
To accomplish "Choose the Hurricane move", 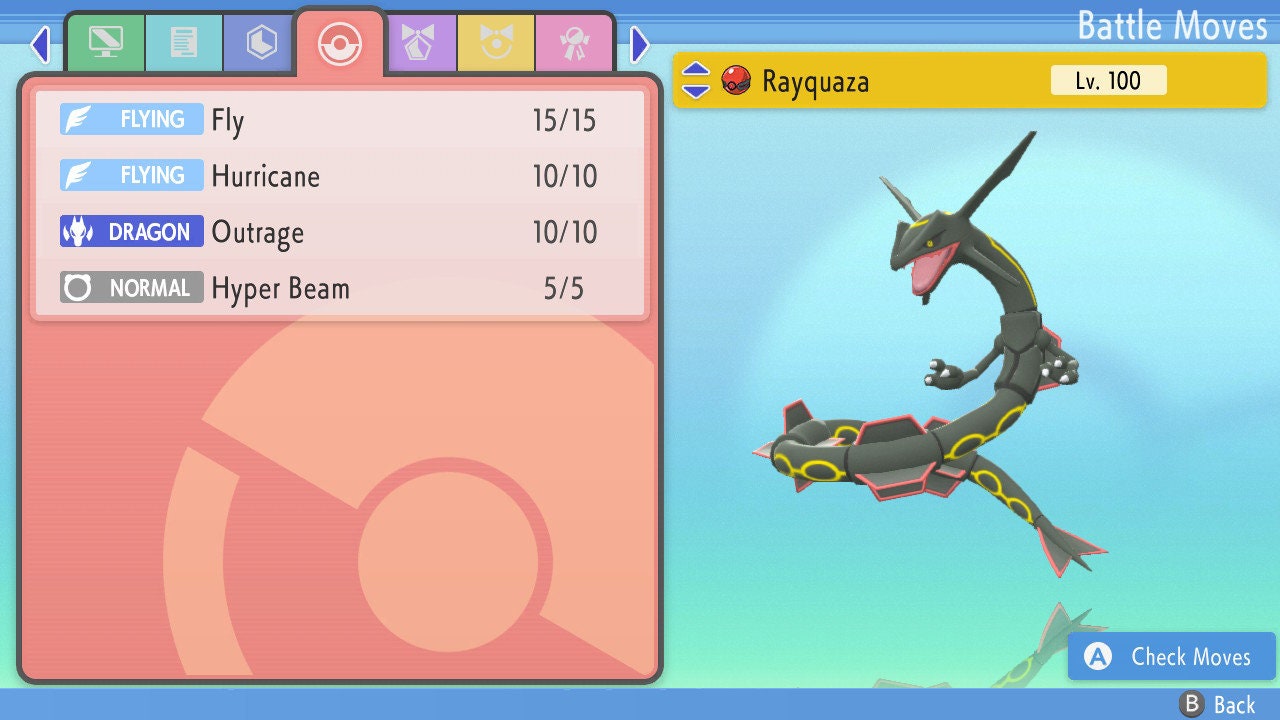I will pos(340,176).
